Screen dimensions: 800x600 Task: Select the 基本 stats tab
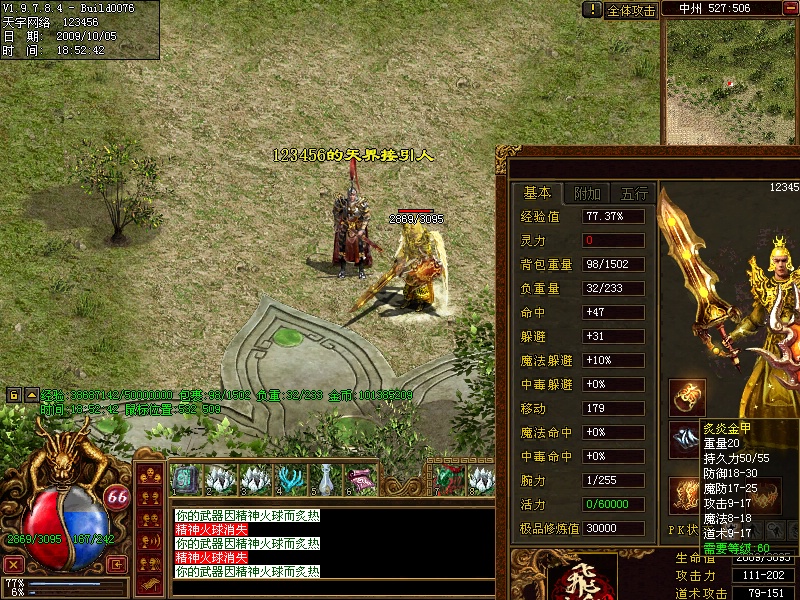coord(537,194)
